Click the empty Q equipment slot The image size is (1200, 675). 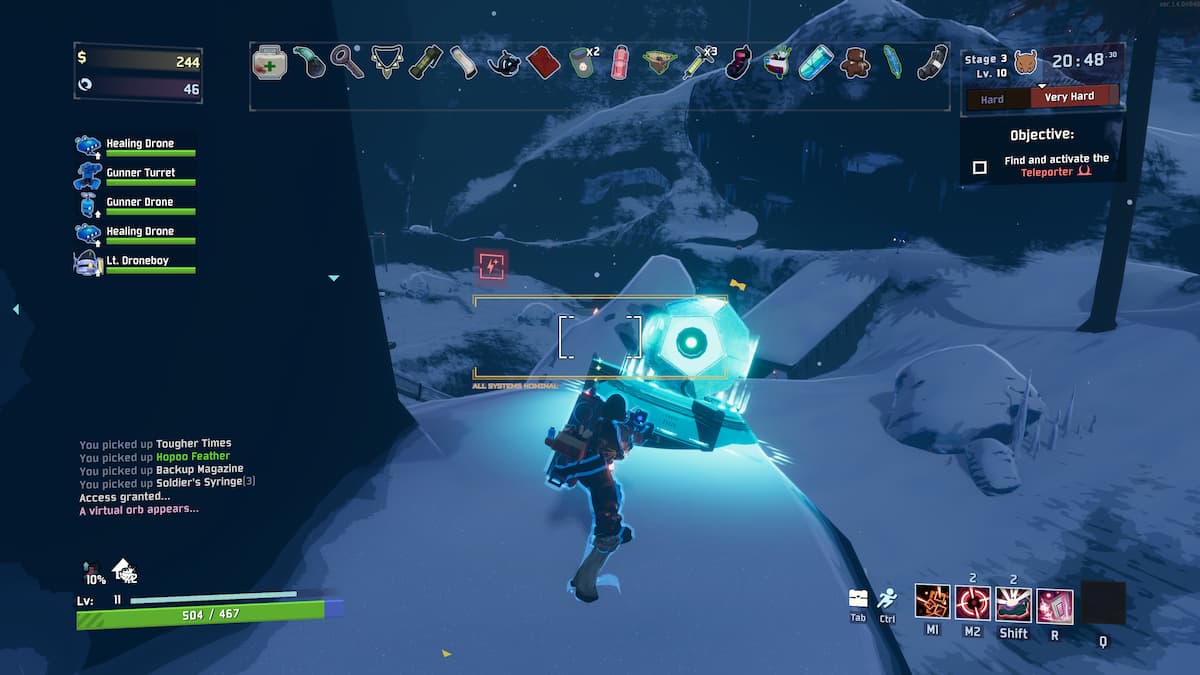click(1103, 603)
